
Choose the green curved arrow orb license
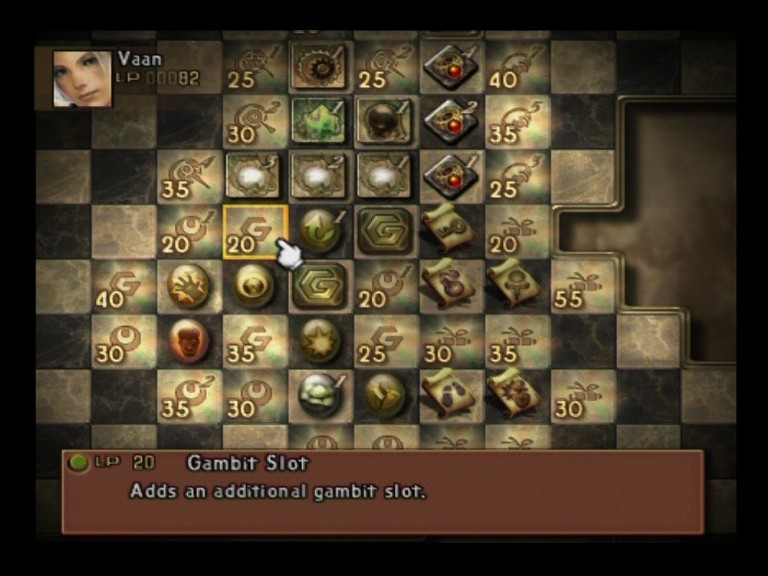[320, 230]
